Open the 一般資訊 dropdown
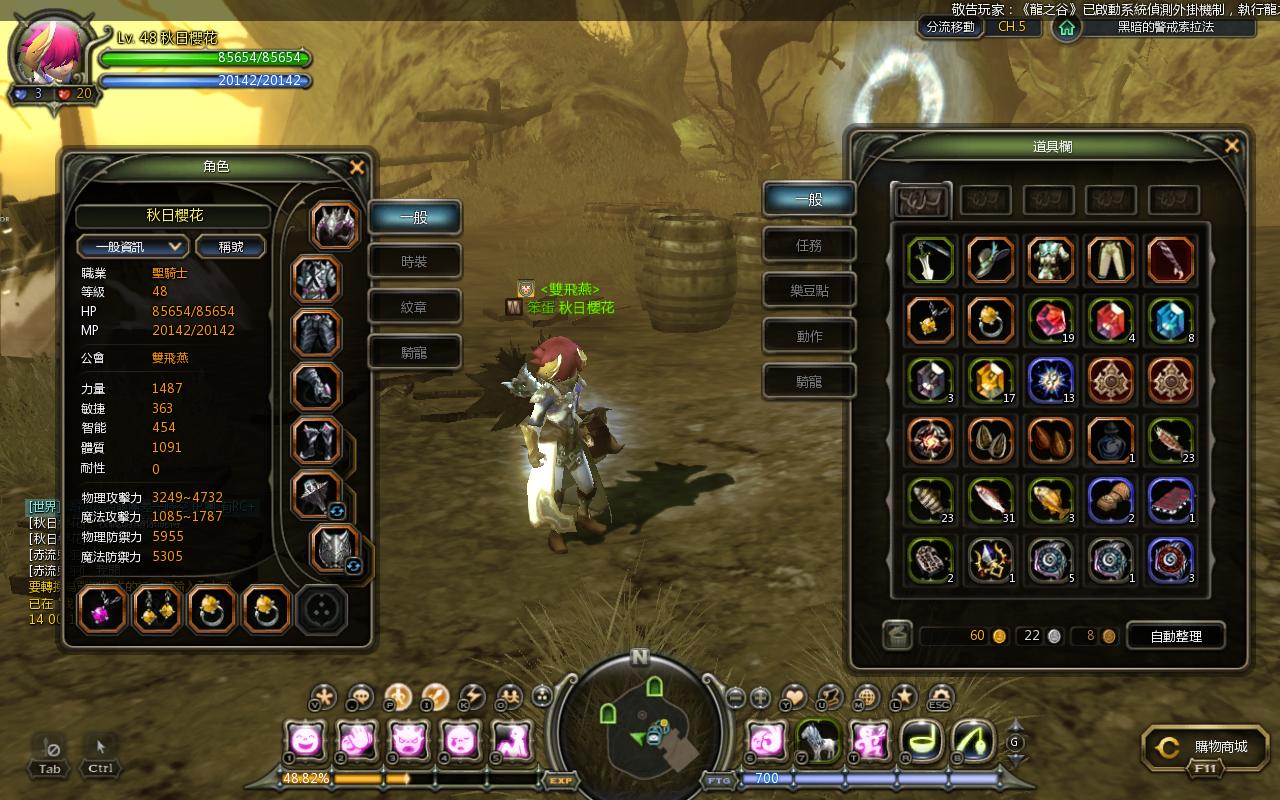 pos(132,246)
